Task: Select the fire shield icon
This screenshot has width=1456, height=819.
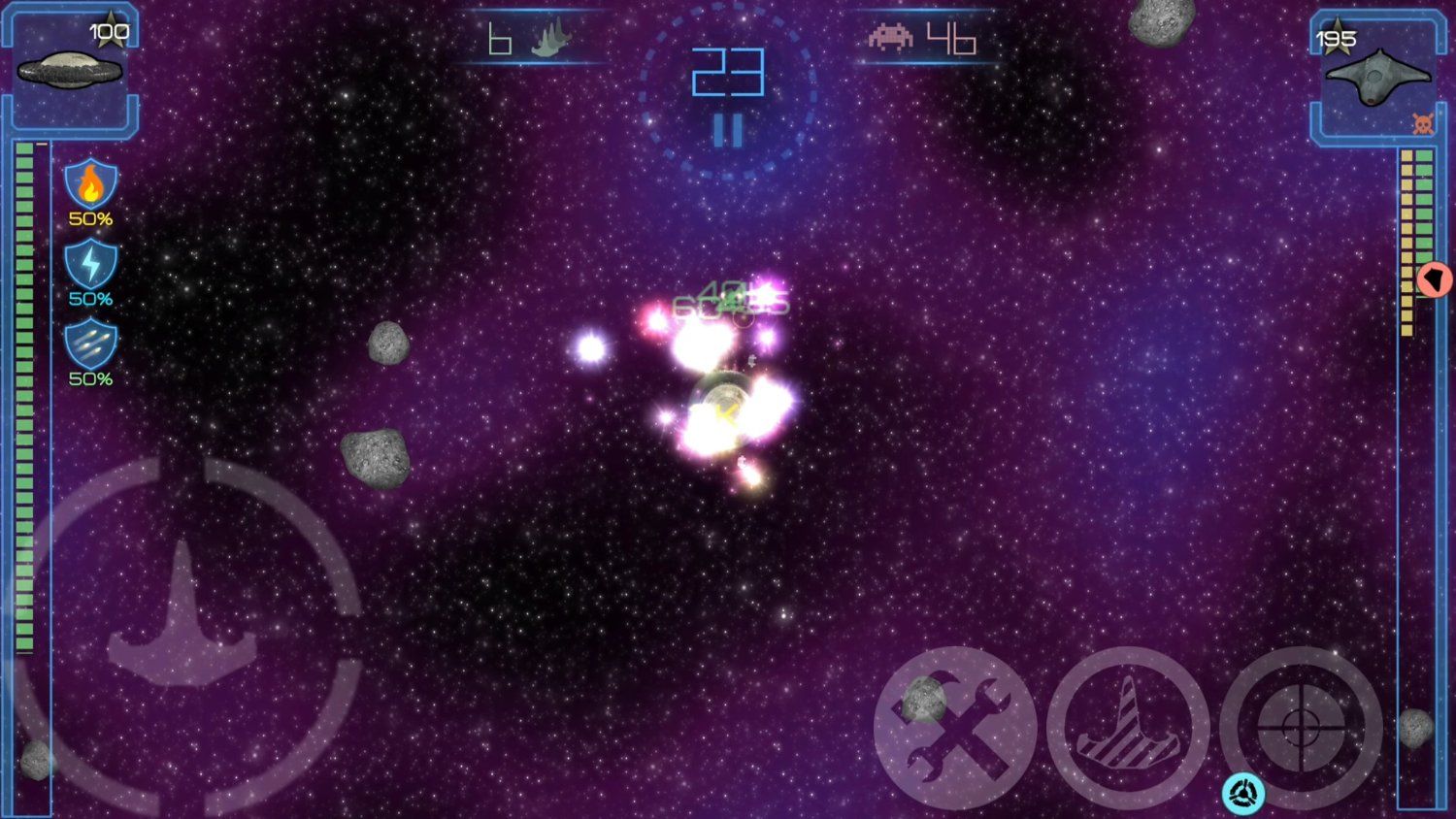Action: click(x=90, y=183)
